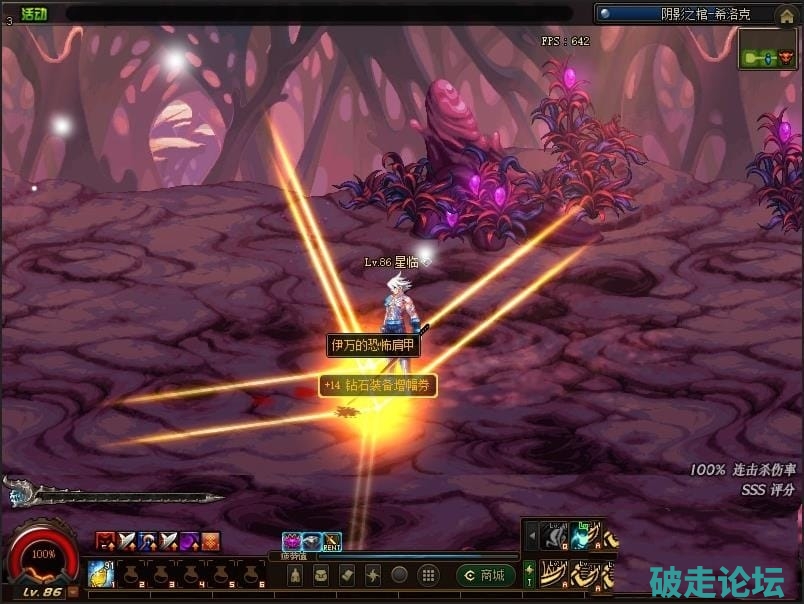804x604 pixels.
Task: Click the orange knot buff icon
Action: 211,542
